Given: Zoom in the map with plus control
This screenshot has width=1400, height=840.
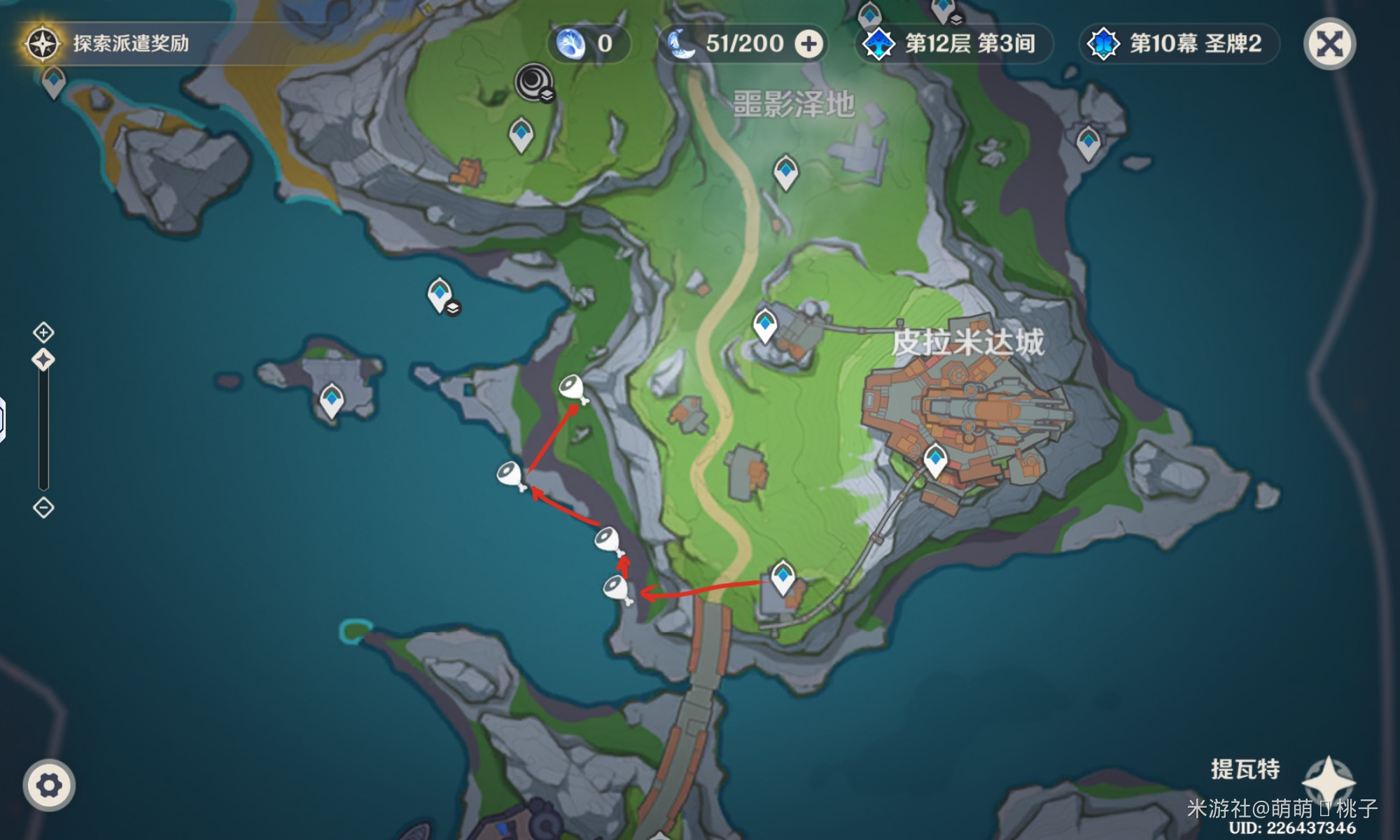Looking at the screenshot, I should pyautogui.click(x=43, y=332).
